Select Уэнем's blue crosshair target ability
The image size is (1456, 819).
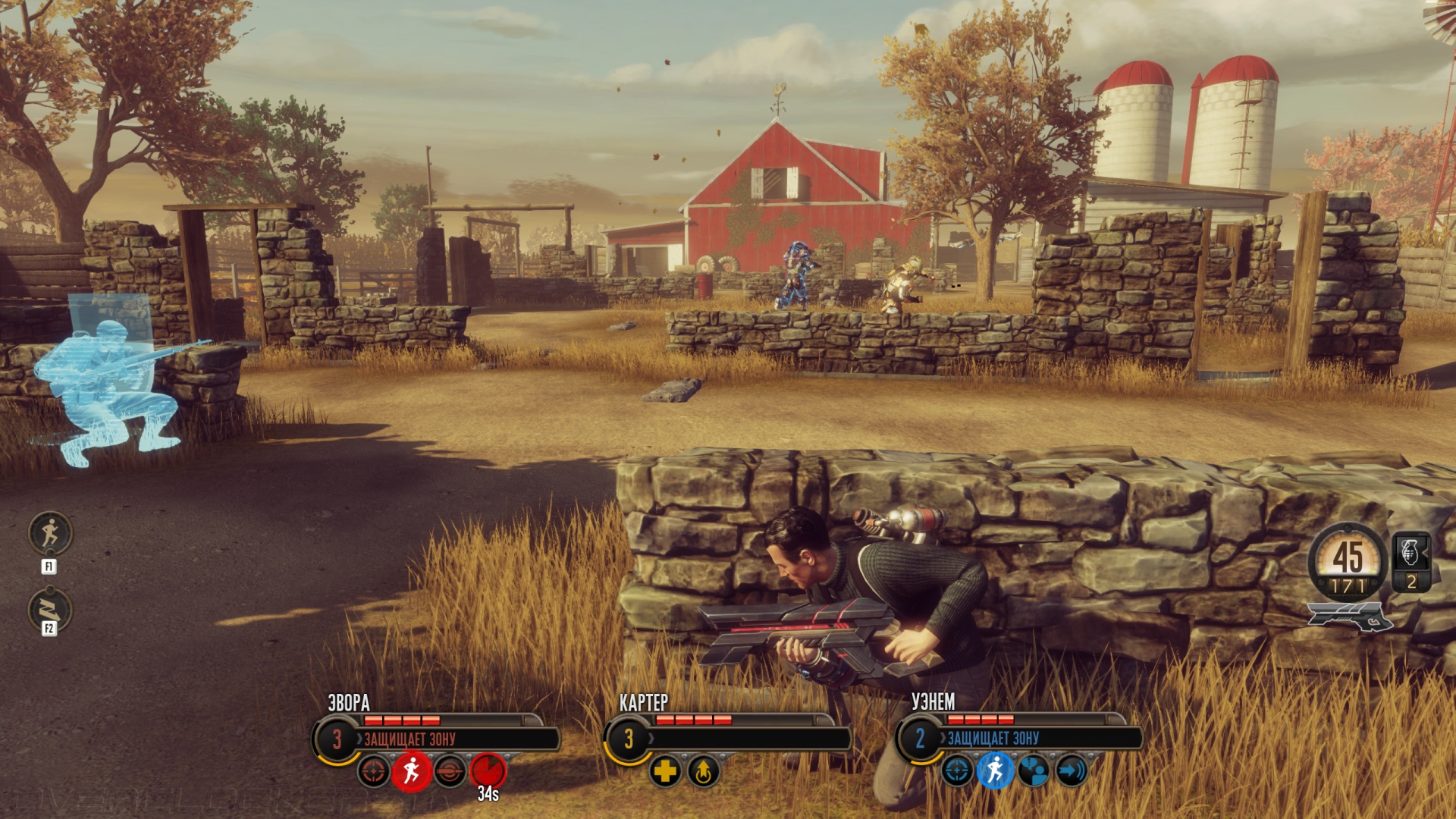tap(957, 771)
